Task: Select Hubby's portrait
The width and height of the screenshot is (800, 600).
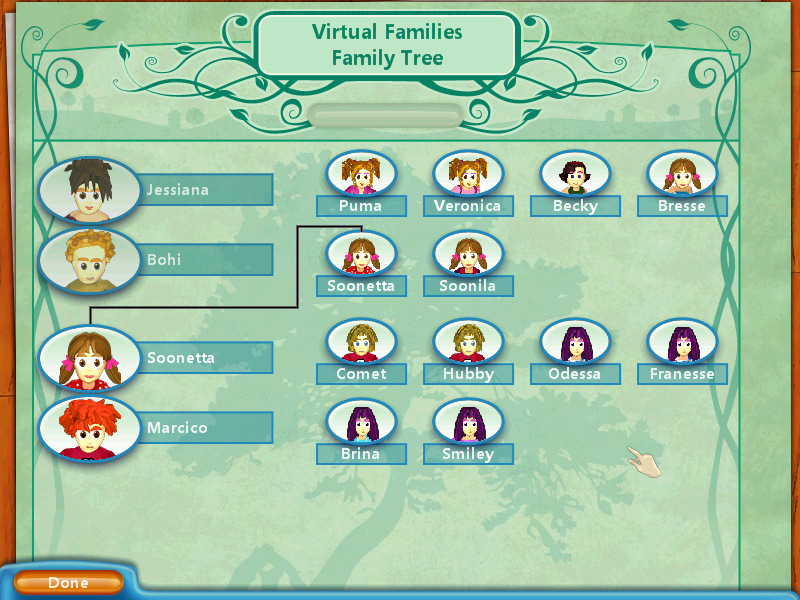Action: [x=467, y=343]
